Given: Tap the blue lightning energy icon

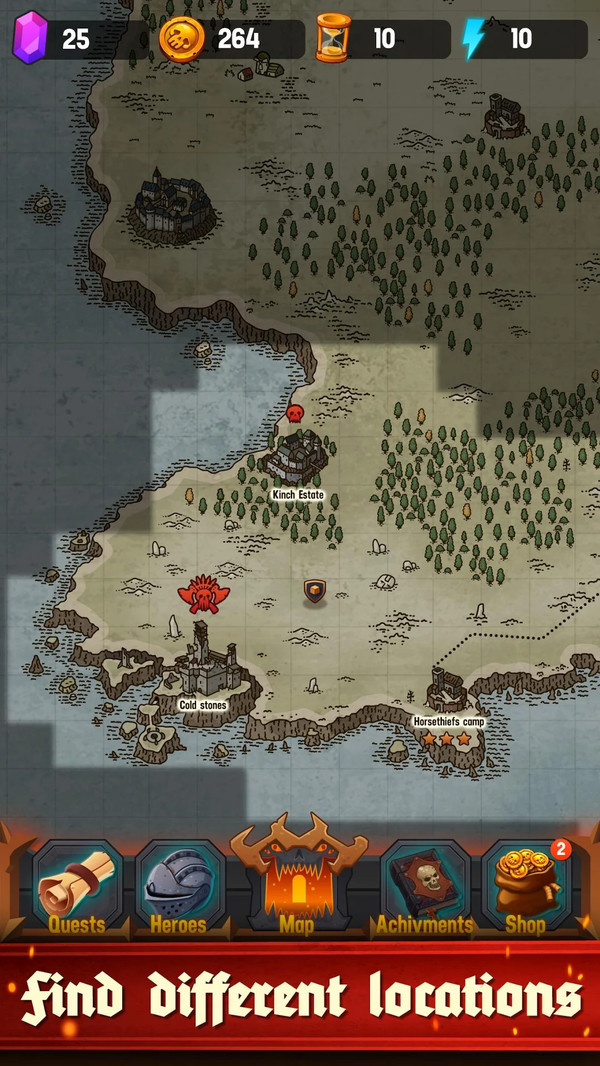Looking at the screenshot, I should click(472, 39).
